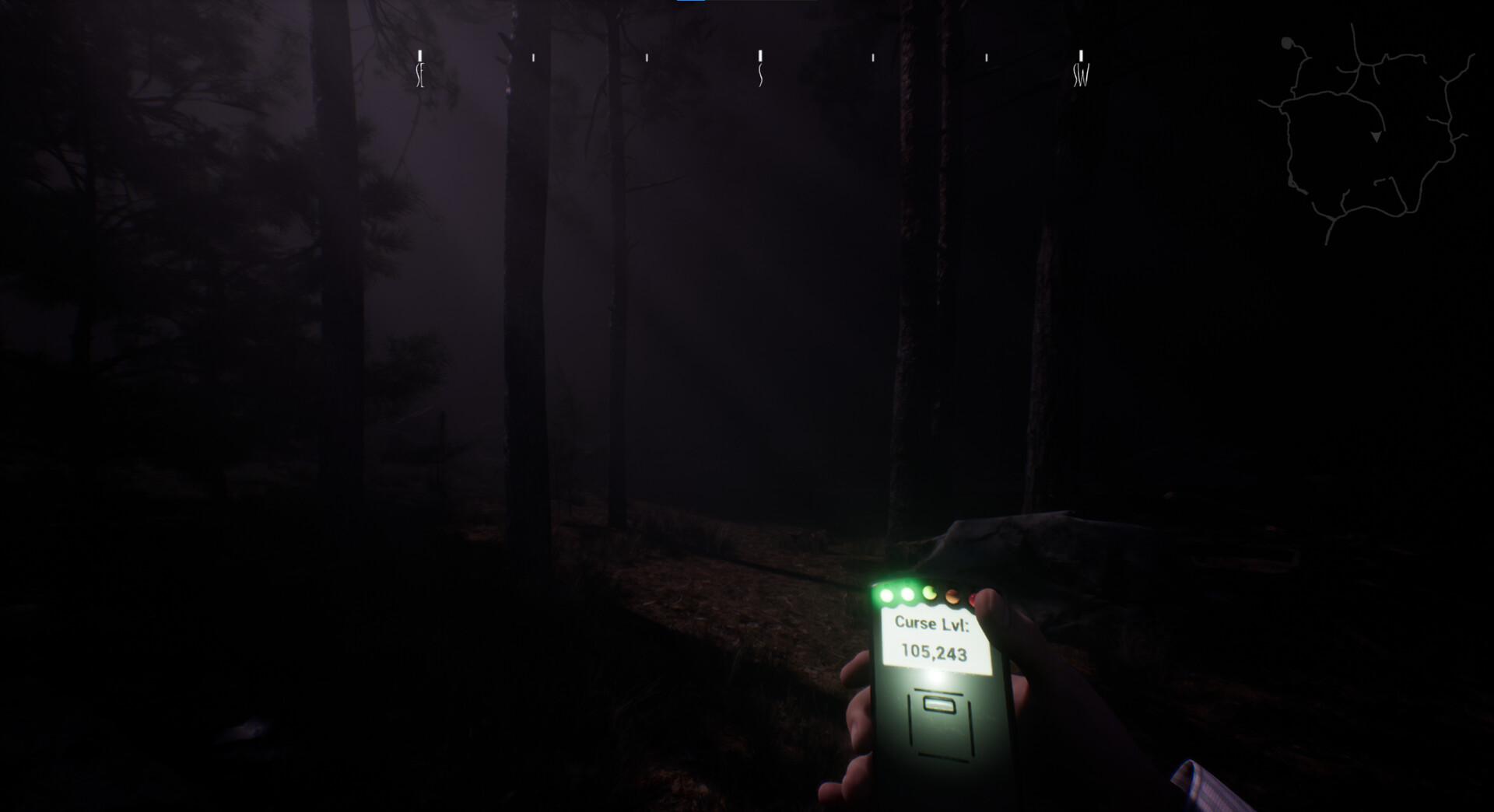Click the 105,243 reading on the meter
1494x812 pixels.
[935, 650]
